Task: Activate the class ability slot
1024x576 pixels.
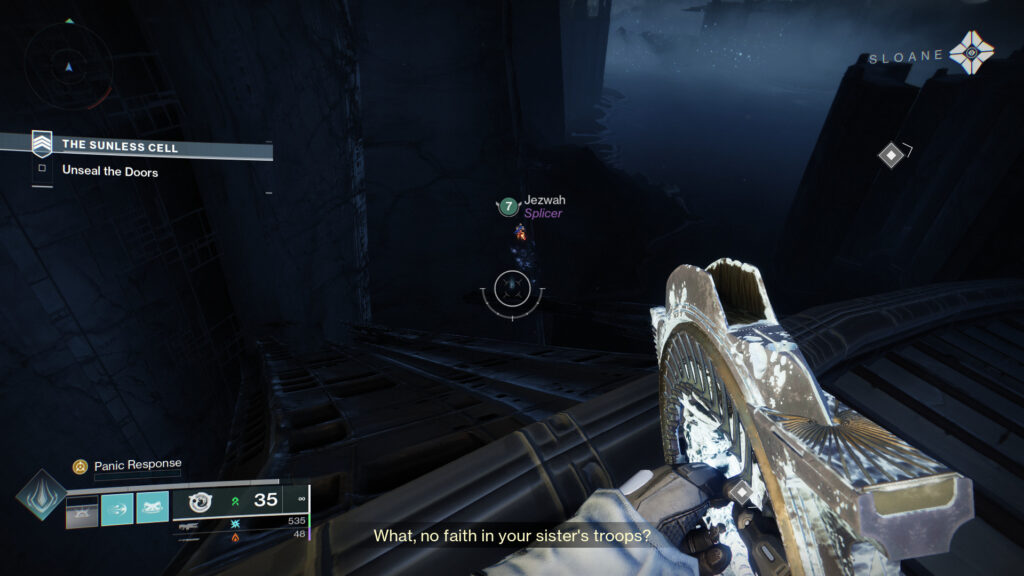Action: click(x=82, y=510)
